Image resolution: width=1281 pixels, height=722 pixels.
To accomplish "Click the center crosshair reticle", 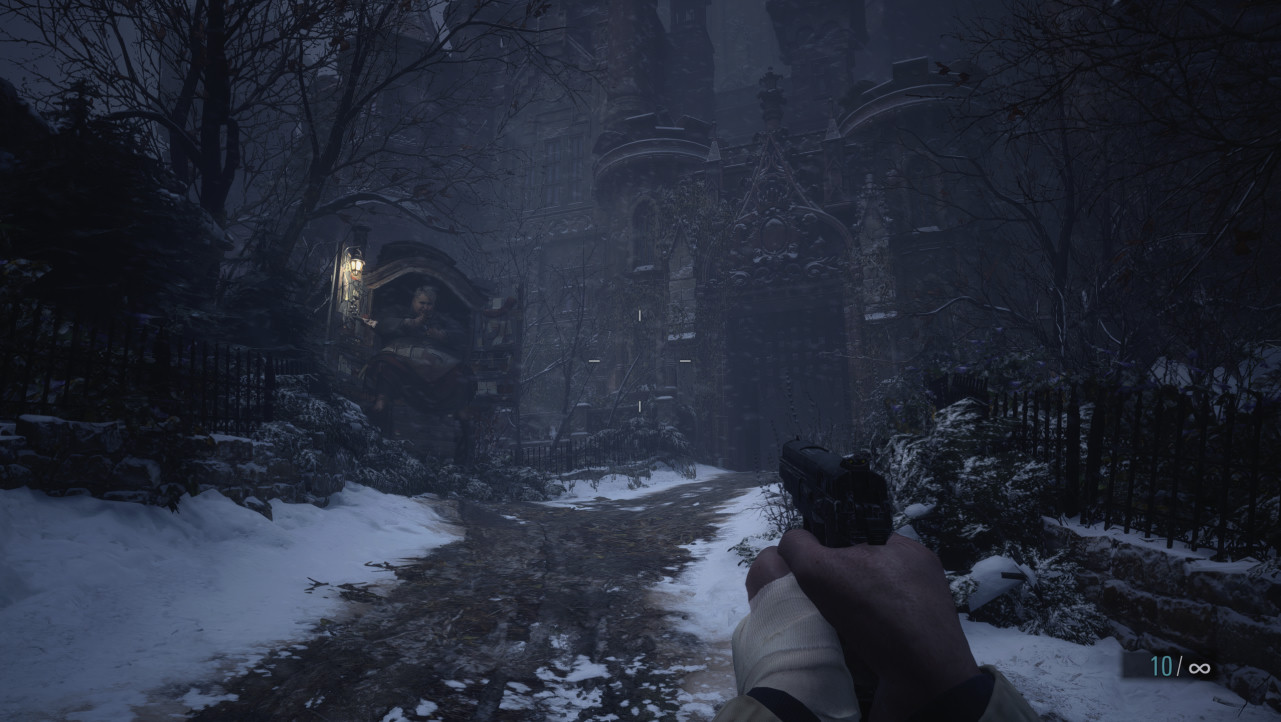I will coord(638,358).
